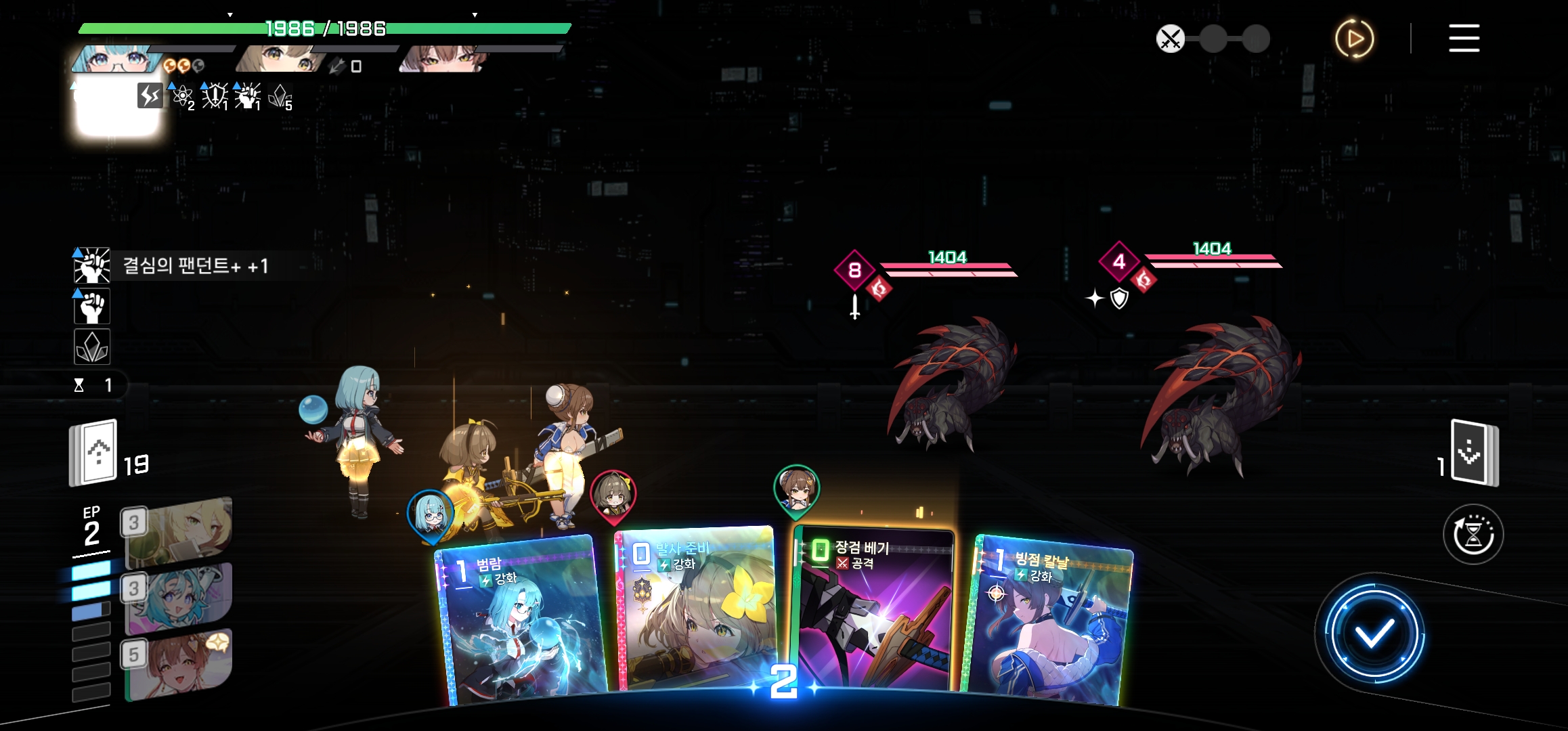Image resolution: width=1568 pixels, height=731 pixels.
Task: Inspect the left enemy's sword intent icon
Action: click(x=855, y=307)
